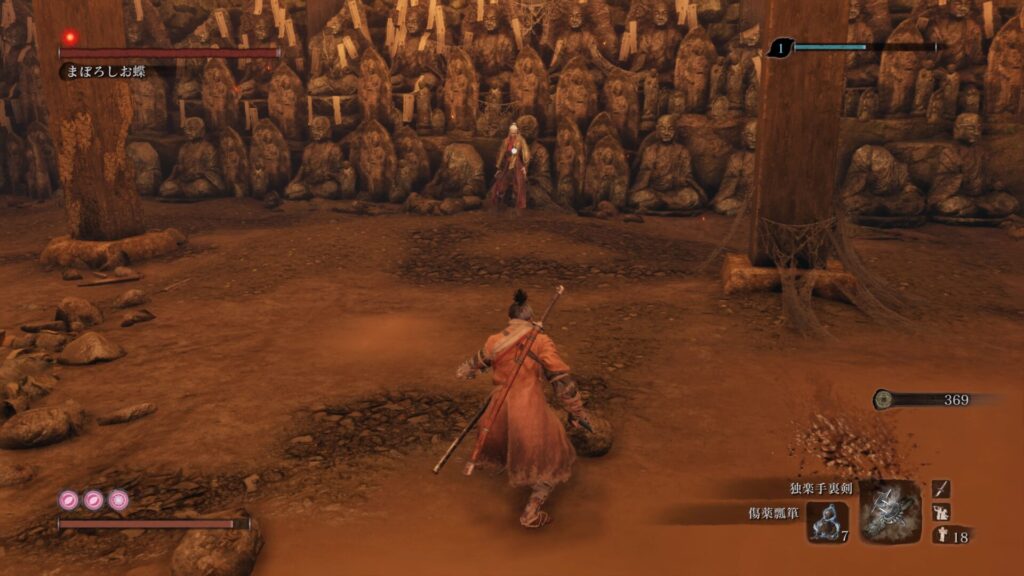Click the sen coin icon
The width and height of the screenshot is (1024, 576).
point(884,399)
